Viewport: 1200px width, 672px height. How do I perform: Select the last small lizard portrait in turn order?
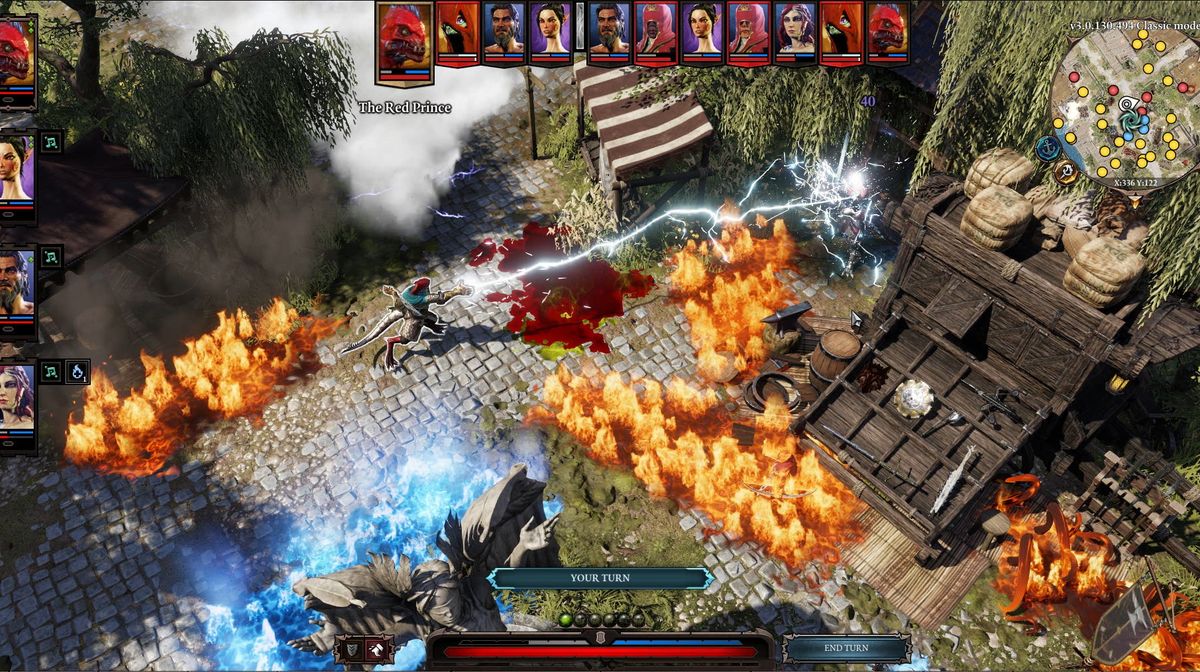[887, 32]
